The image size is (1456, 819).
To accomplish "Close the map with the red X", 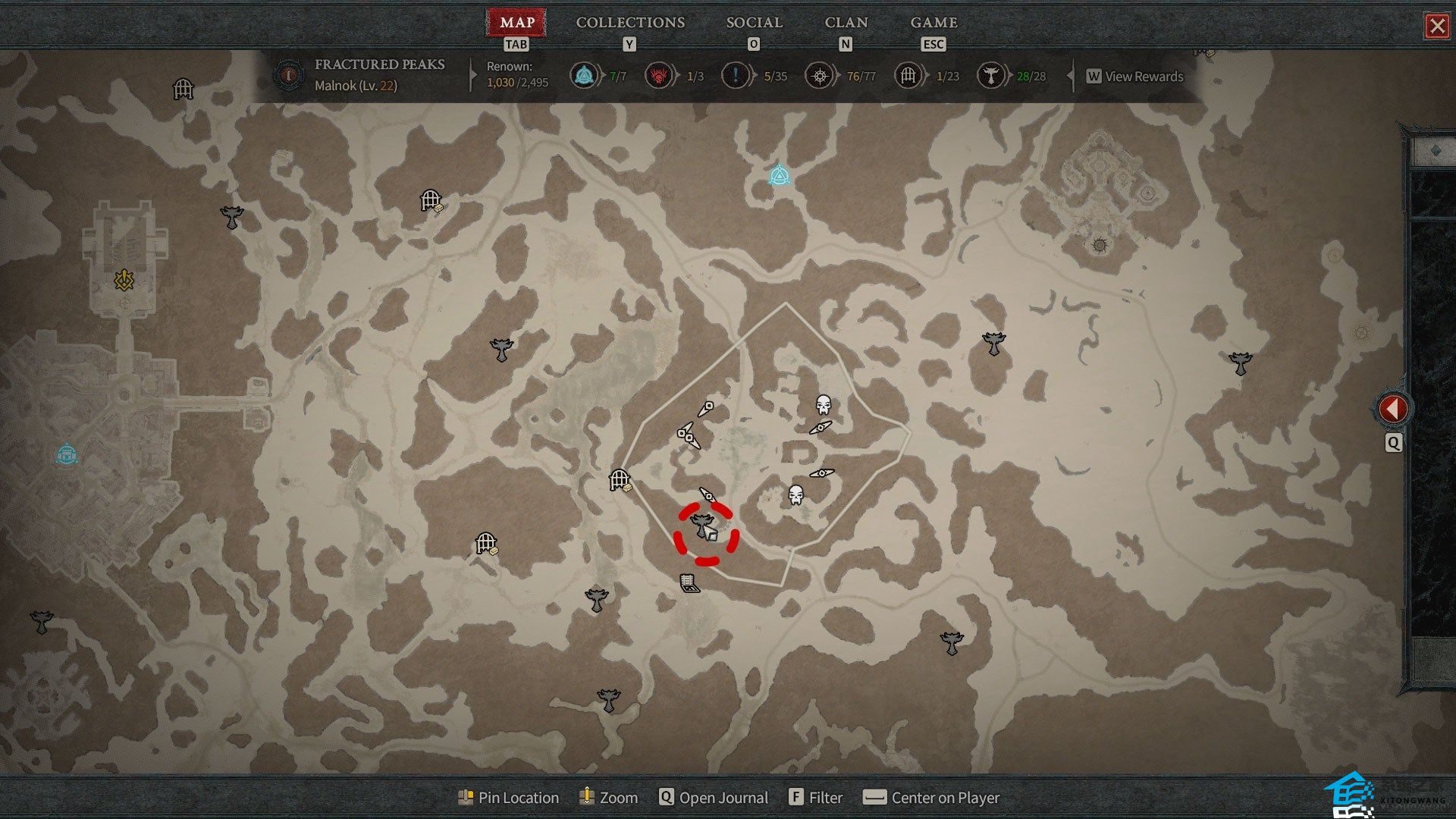I will pyautogui.click(x=1436, y=27).
